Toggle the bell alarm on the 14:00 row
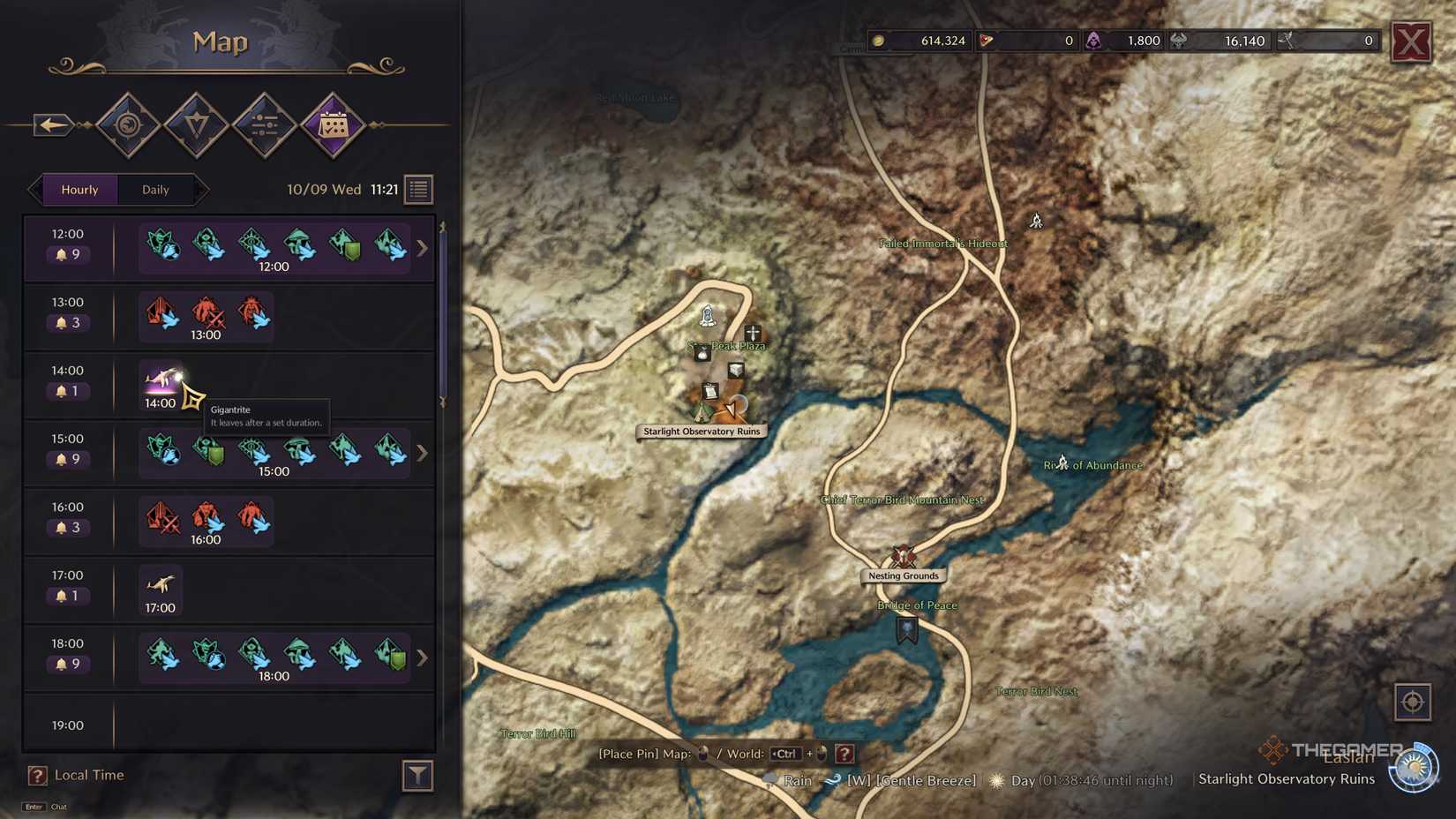Screen dimensions: 1456x819 click(x=61, y=391)
